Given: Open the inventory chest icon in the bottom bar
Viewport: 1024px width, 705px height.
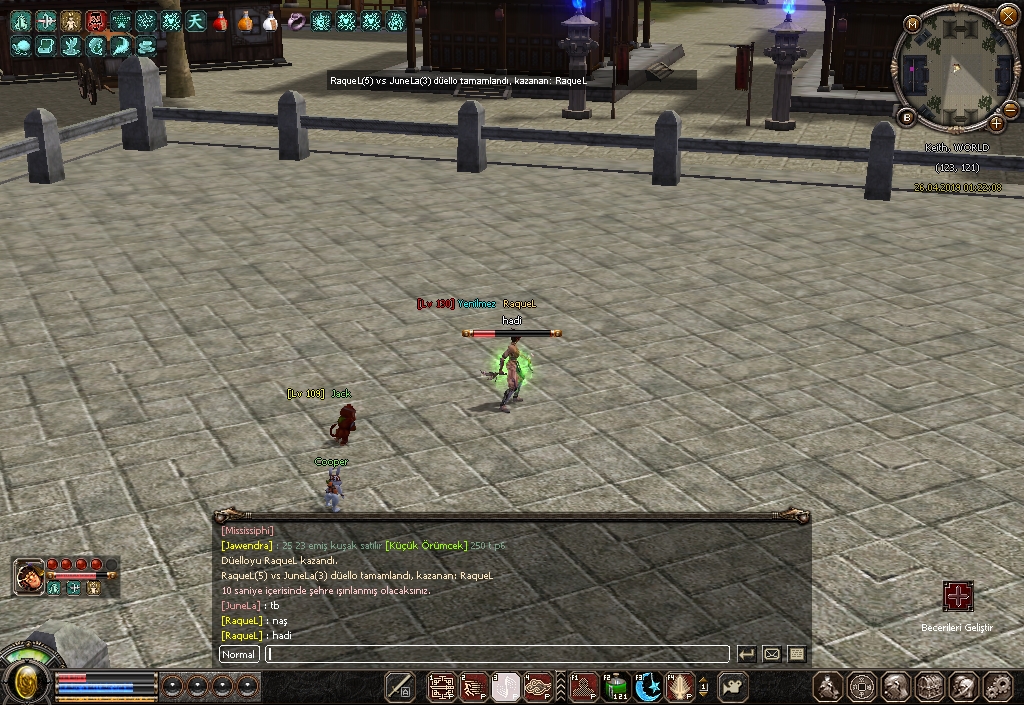Looking at the screenshot, I should click(x=929, y=686).
